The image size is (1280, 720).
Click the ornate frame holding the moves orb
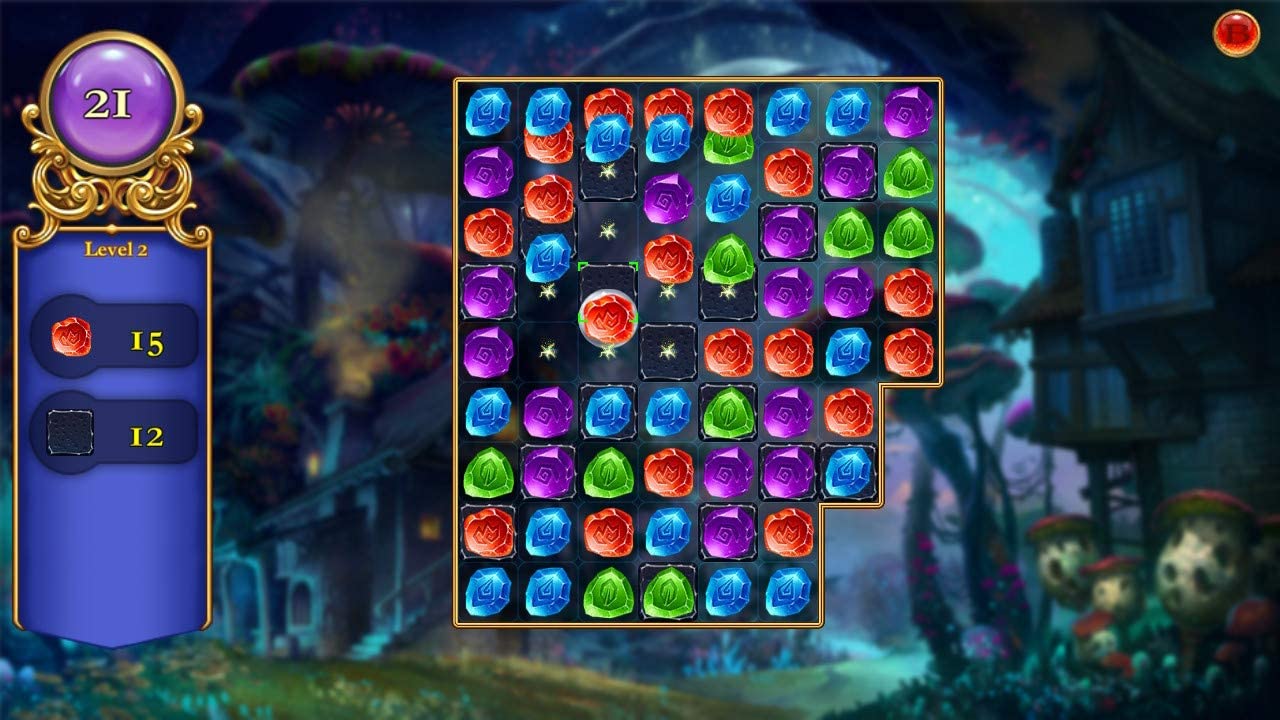pyautogui.click(x=110, y=180)
